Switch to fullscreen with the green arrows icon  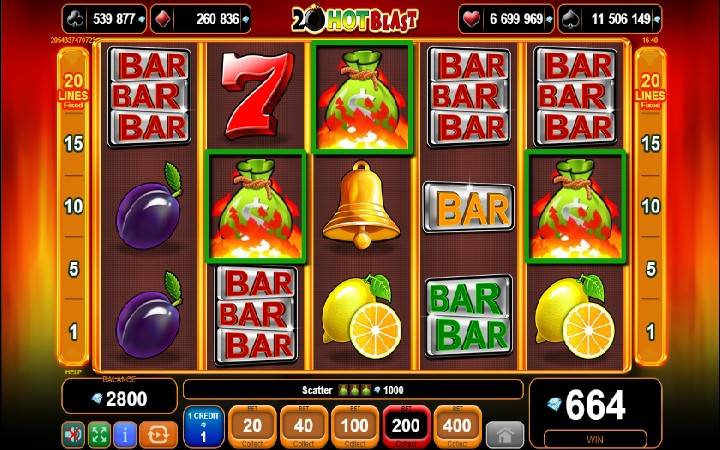pyautogui.click(x=99, y=435)
